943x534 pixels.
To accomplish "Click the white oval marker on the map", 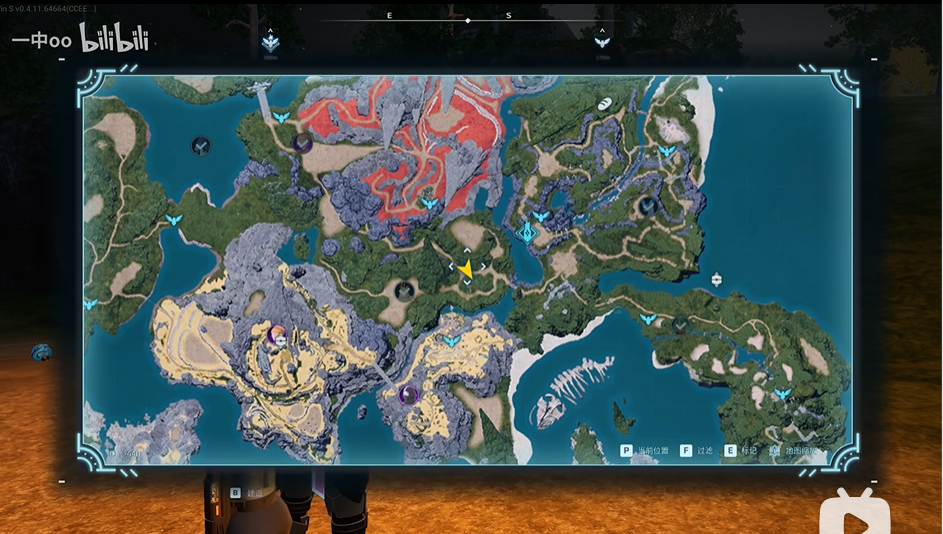I will (604, 103).
